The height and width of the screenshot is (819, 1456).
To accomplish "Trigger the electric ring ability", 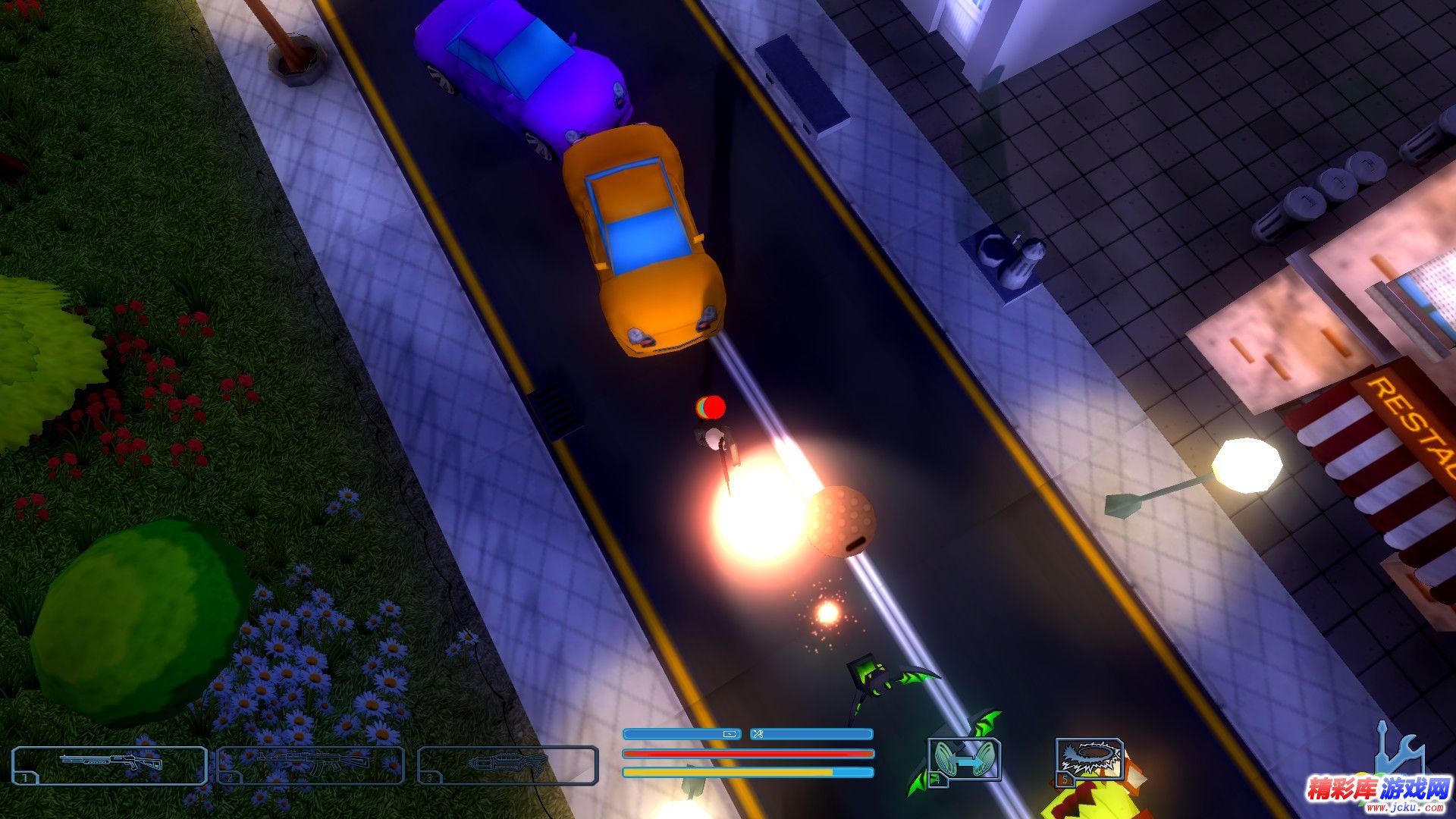I will point(1089,761).
